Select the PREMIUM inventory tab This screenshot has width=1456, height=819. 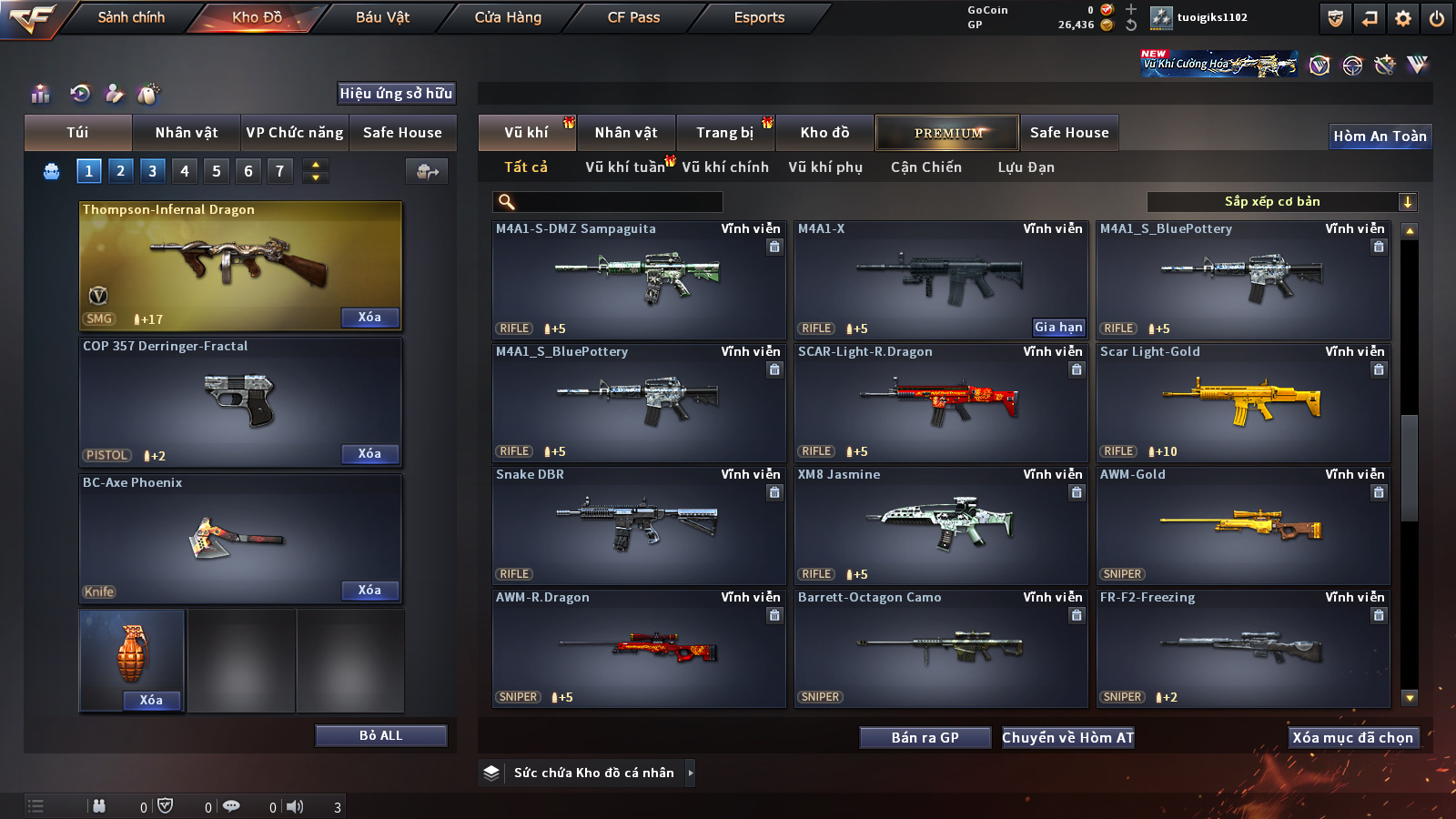pyautogui.click(x=947, y=133)
